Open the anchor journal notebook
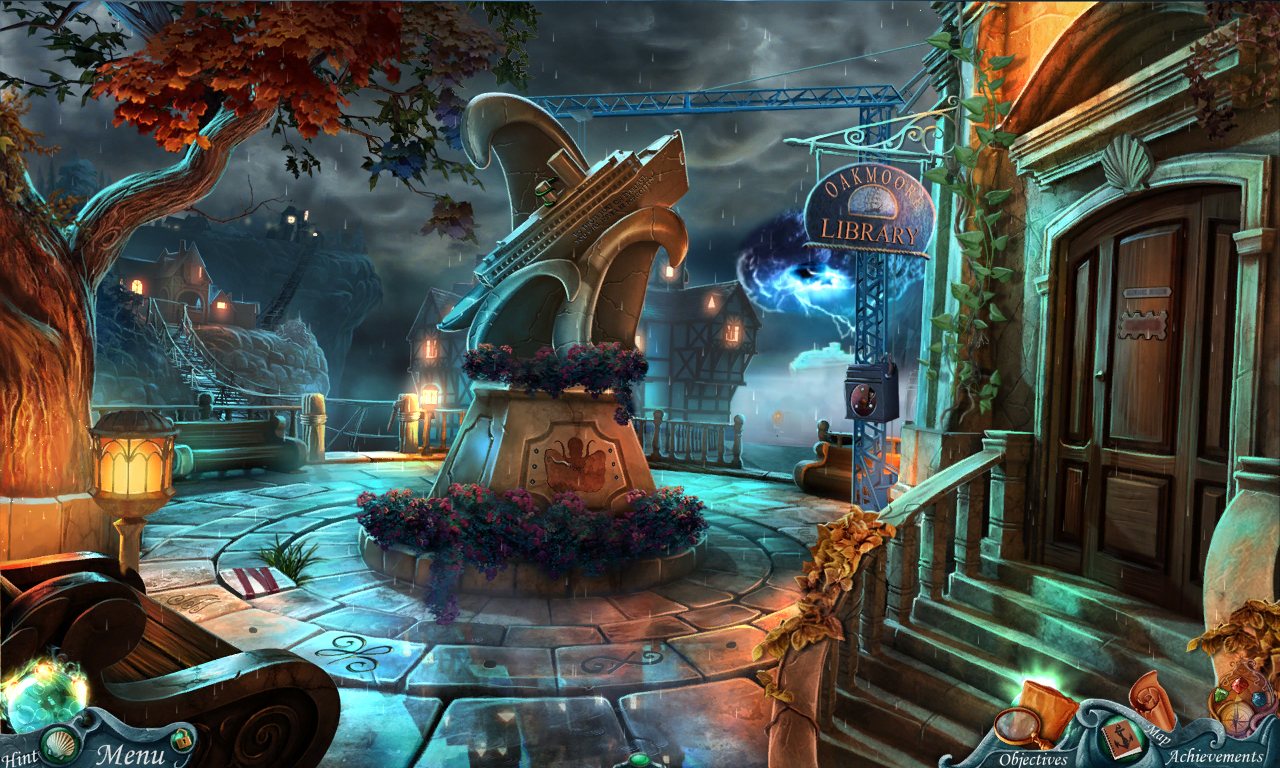The height and width of the screenshot is (768, 1280). click(1123, 741)
